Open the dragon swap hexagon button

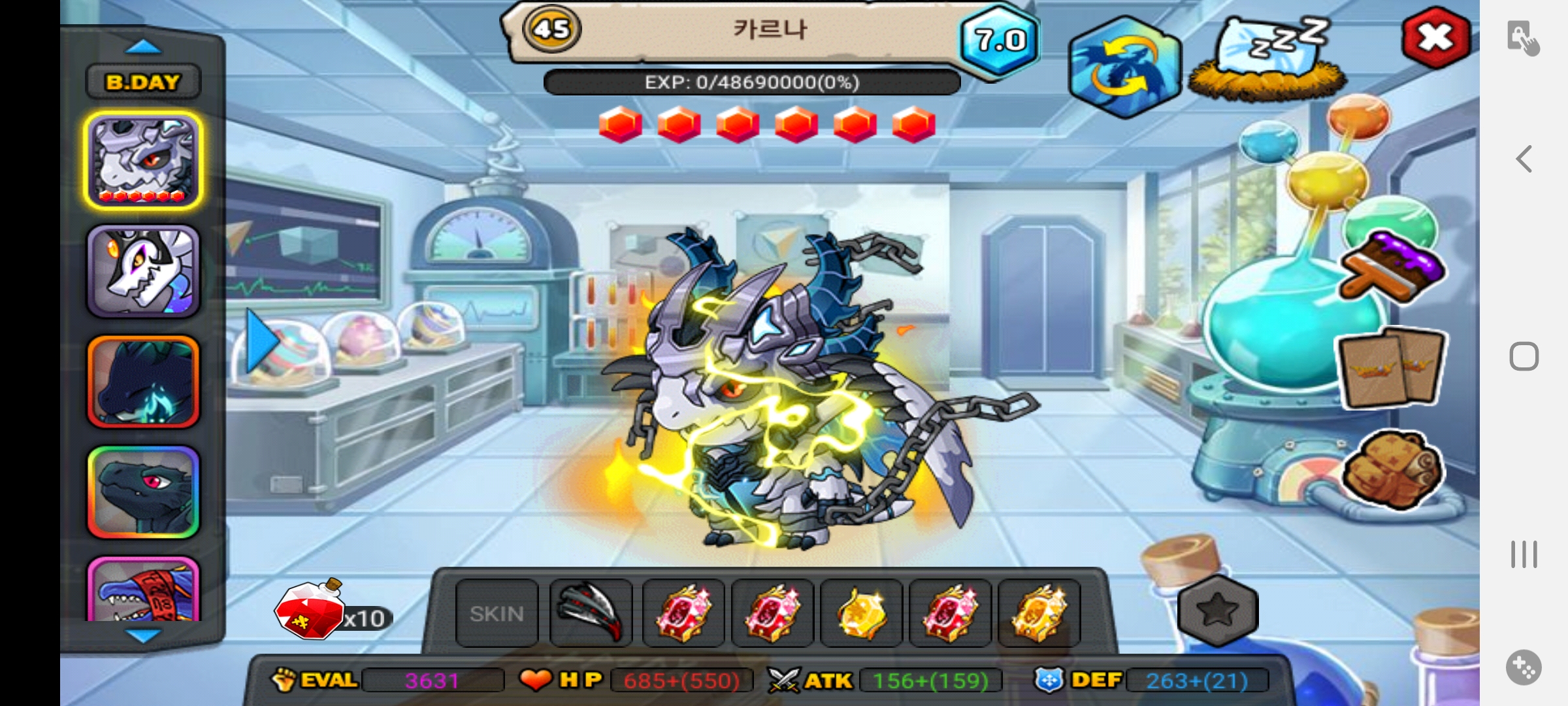pyautogui.click(x=1124, y=67)
